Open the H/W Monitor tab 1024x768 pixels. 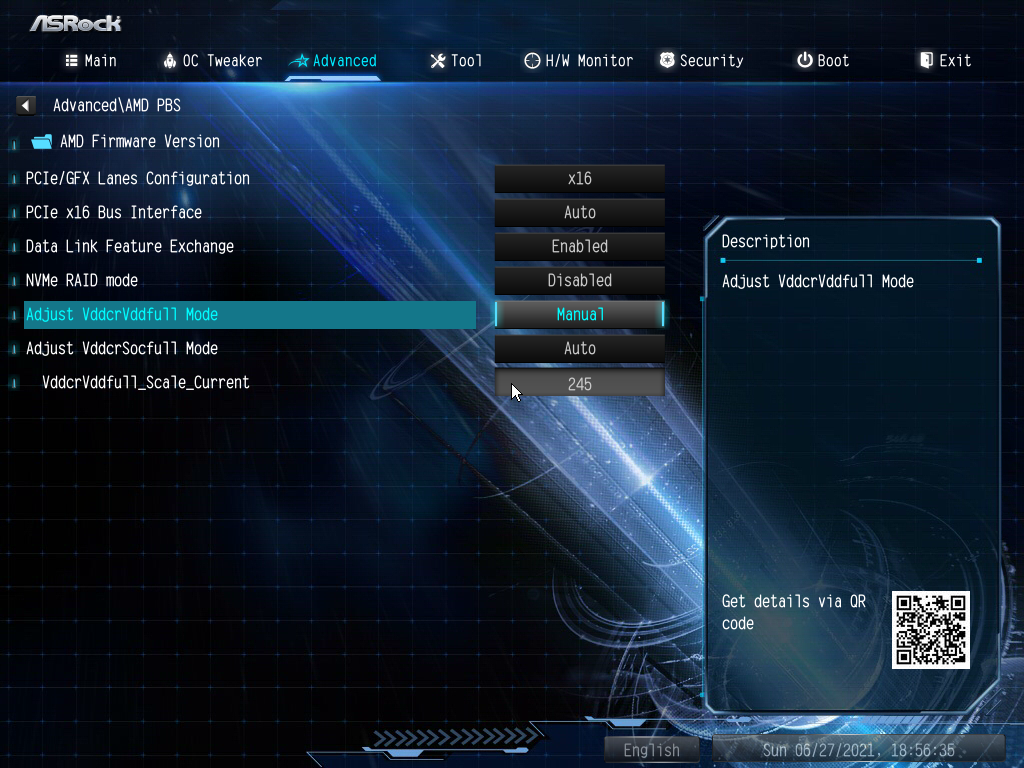(x=579, y=61)
